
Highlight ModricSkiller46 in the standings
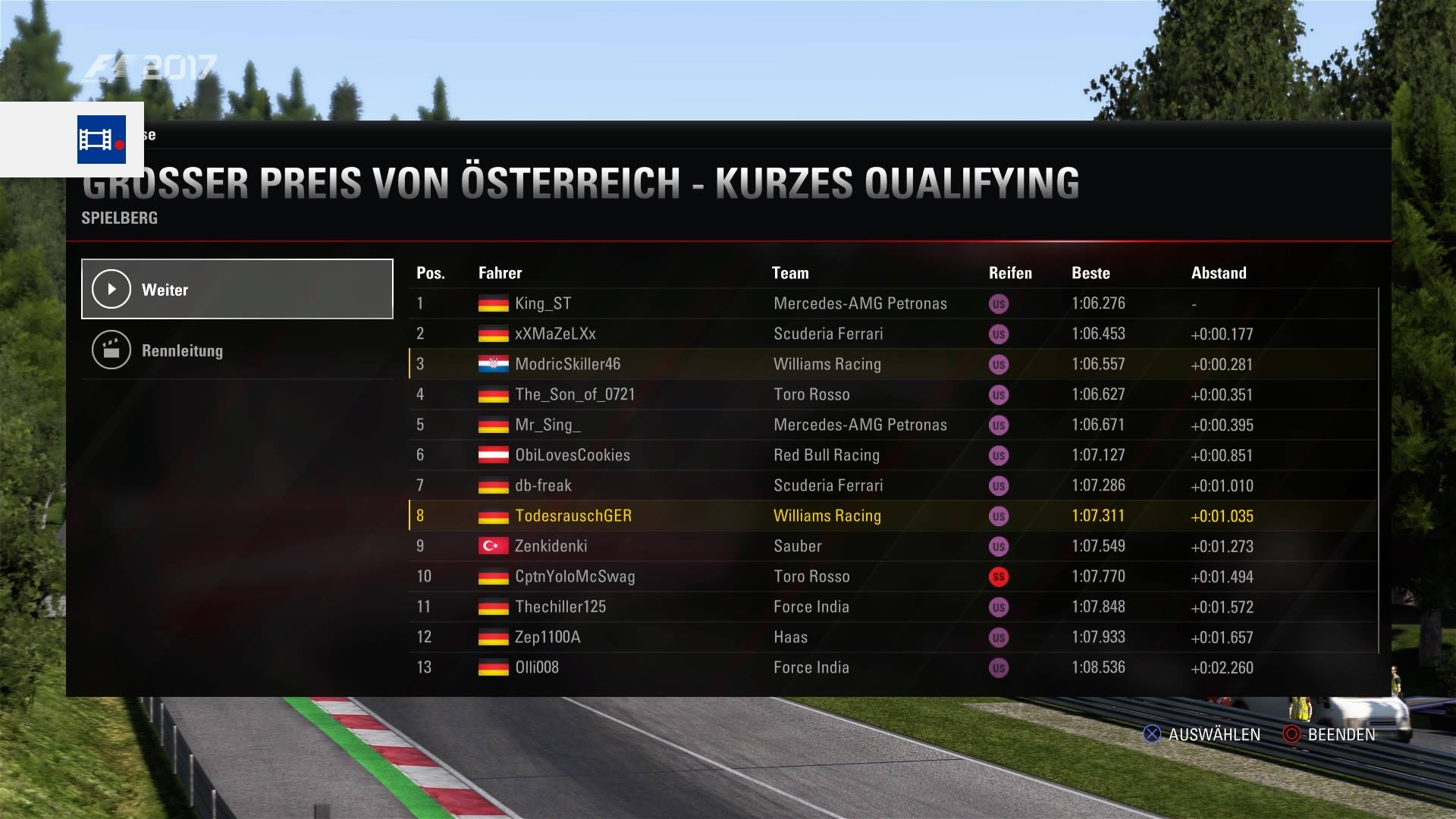click(x=567, y=364)
